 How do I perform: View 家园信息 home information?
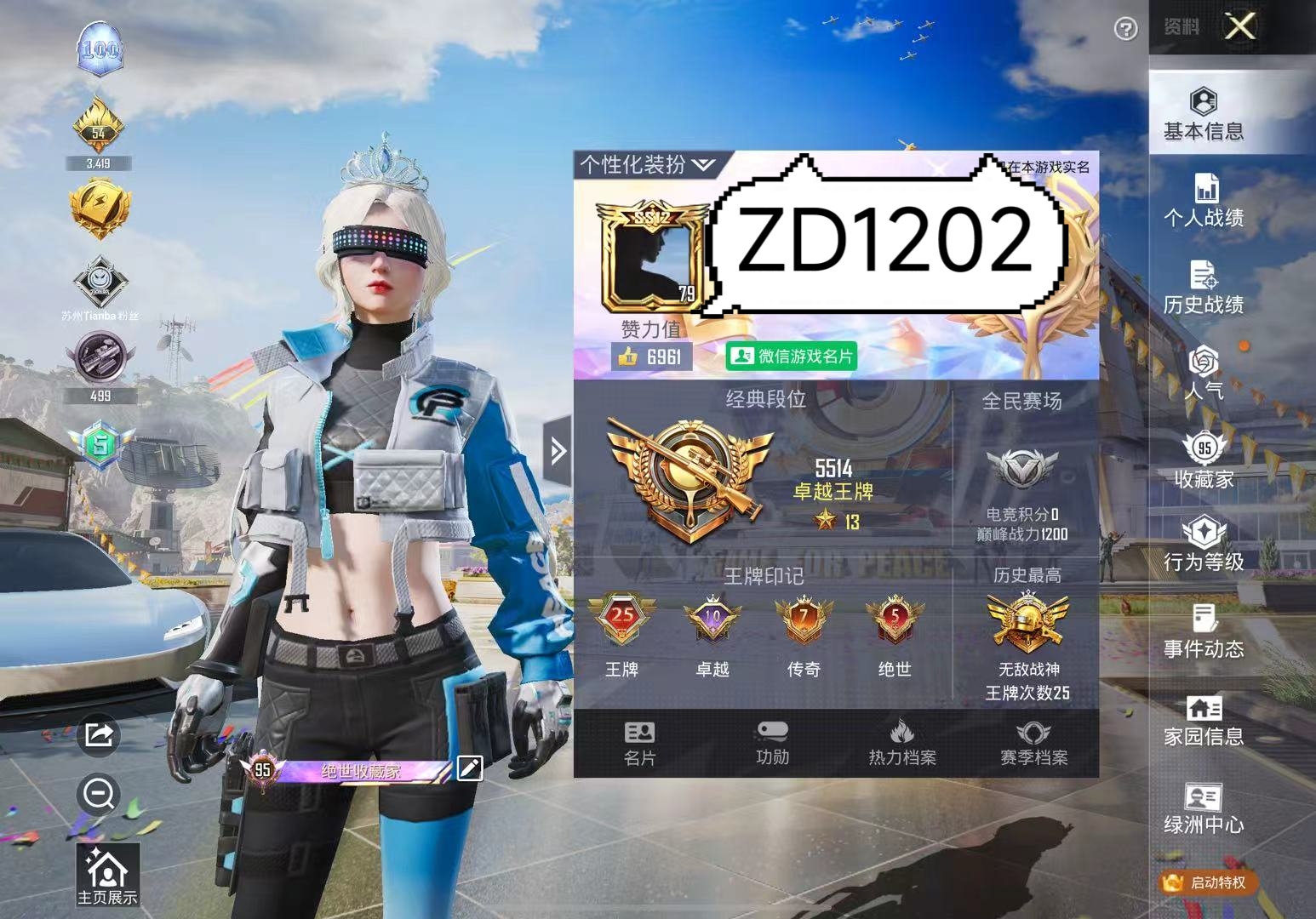1203,722
